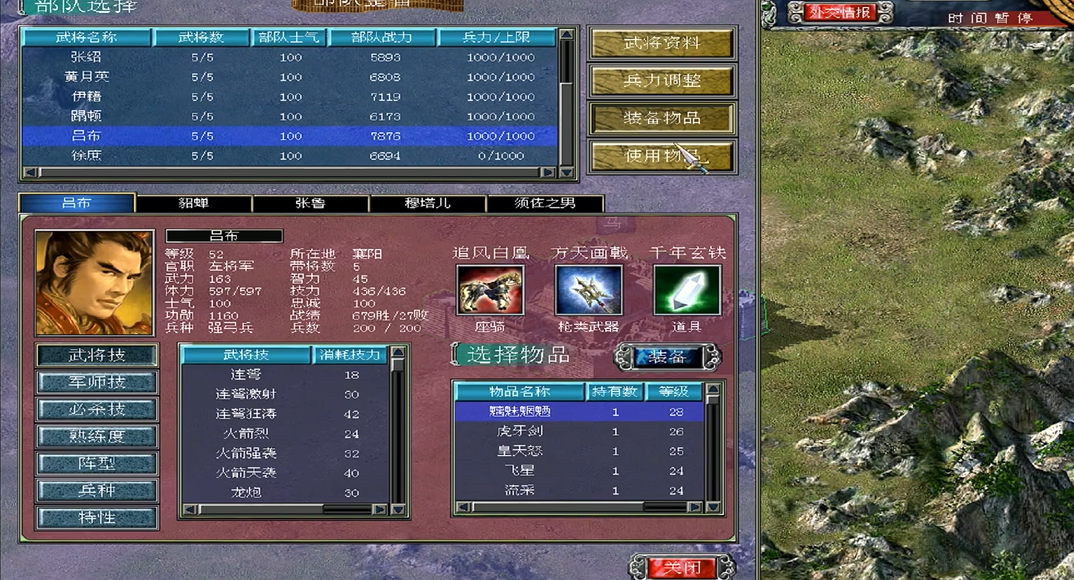The height and width of the screenshot is (580, 1074).
Task: Switch to the 貂蝉 general tab
Action: 193,204
